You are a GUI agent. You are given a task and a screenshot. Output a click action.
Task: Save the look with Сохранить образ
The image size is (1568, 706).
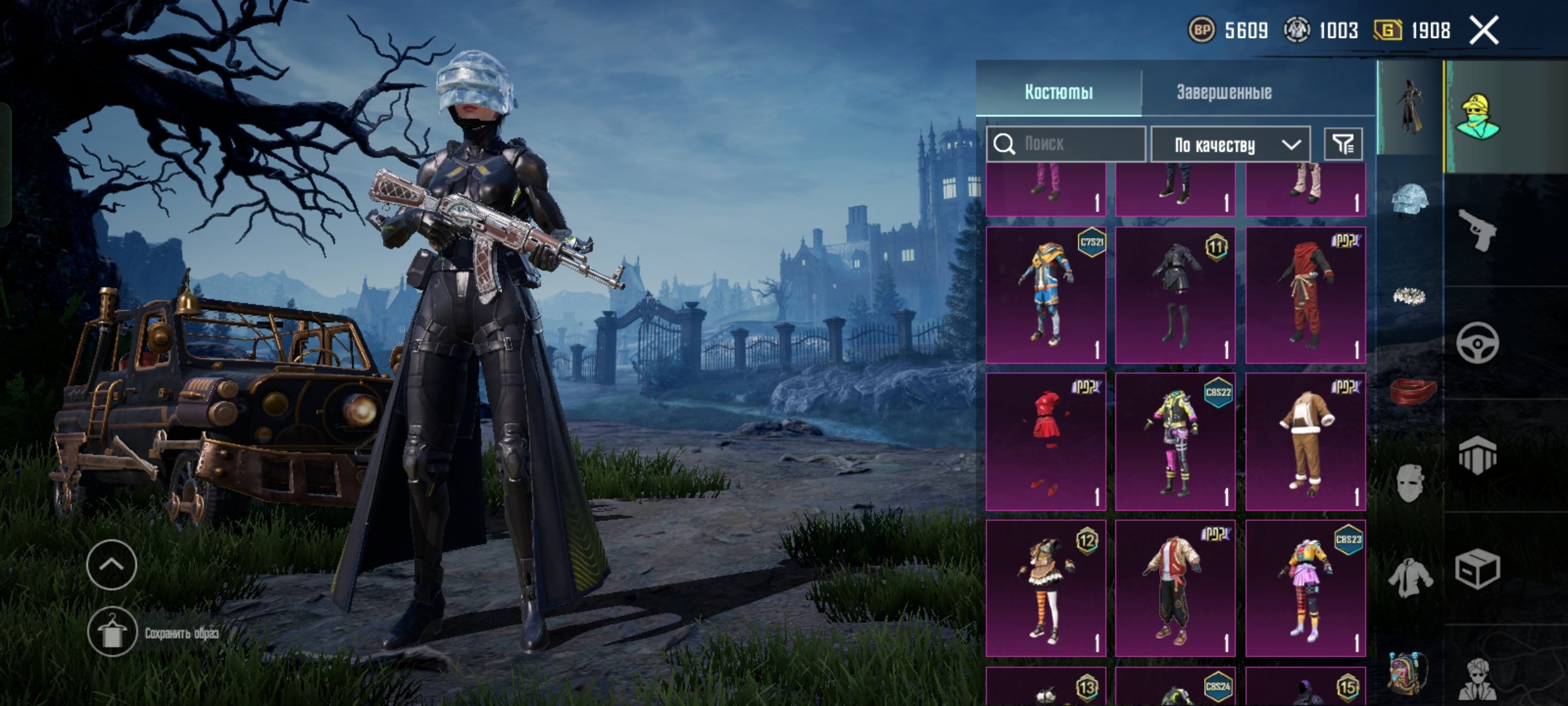coord(112,632)
